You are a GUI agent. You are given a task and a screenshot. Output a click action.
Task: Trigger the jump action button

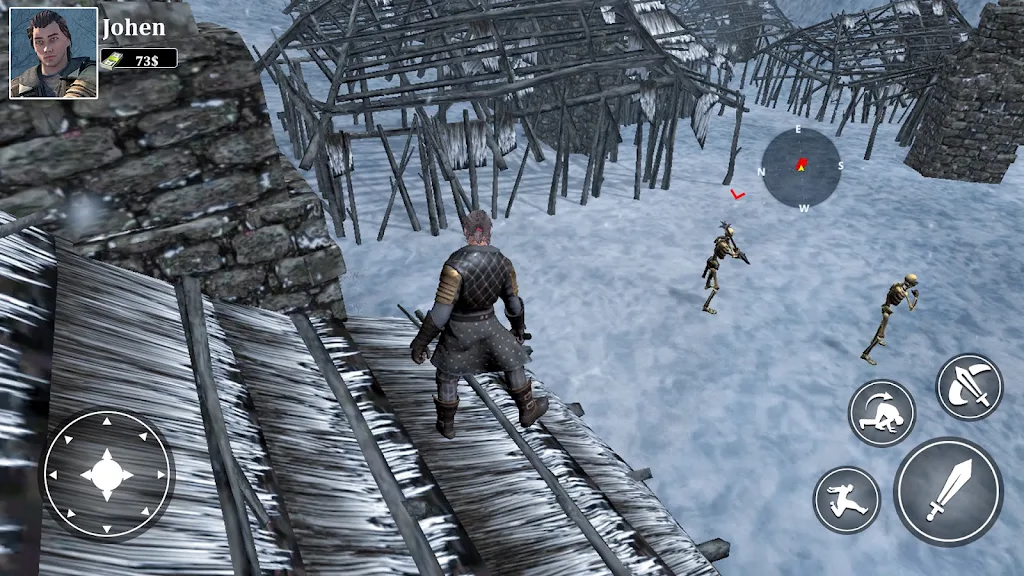[x=846, y=499]
